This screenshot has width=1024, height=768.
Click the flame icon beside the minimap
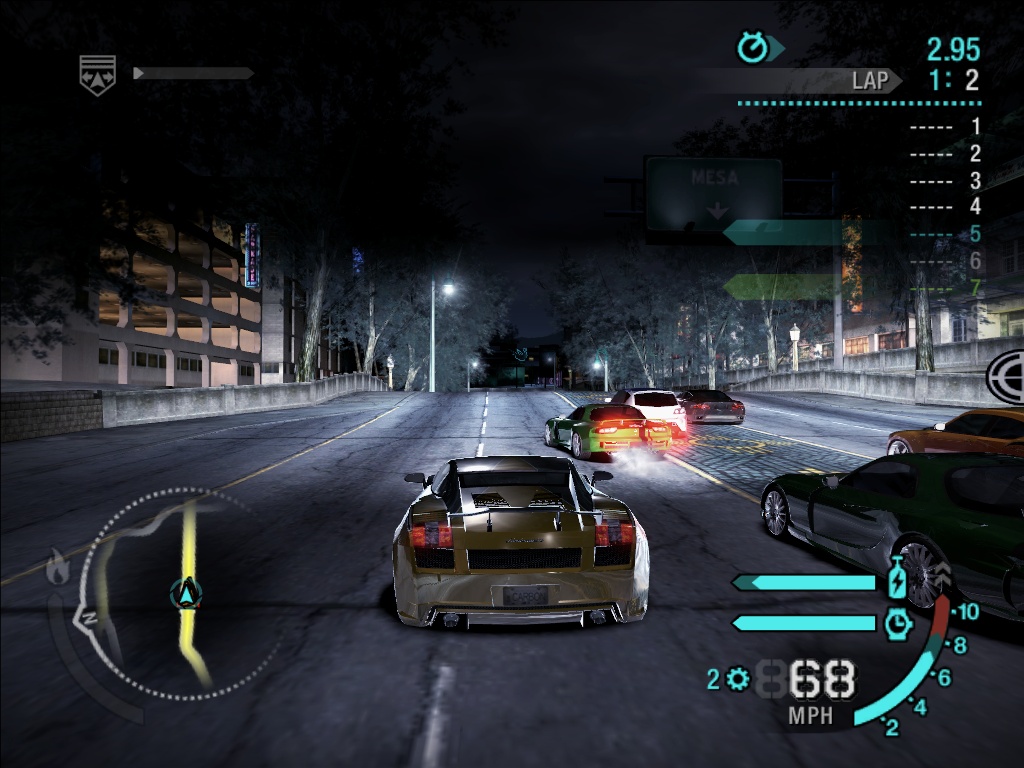tap(58, 569)
